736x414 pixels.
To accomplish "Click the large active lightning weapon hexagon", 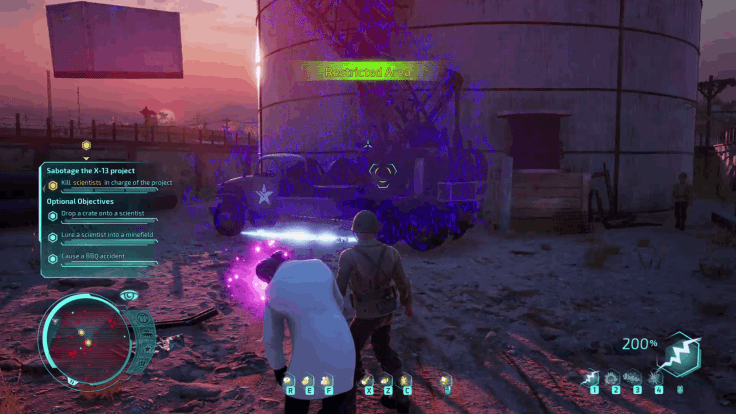I will (682, 352).
